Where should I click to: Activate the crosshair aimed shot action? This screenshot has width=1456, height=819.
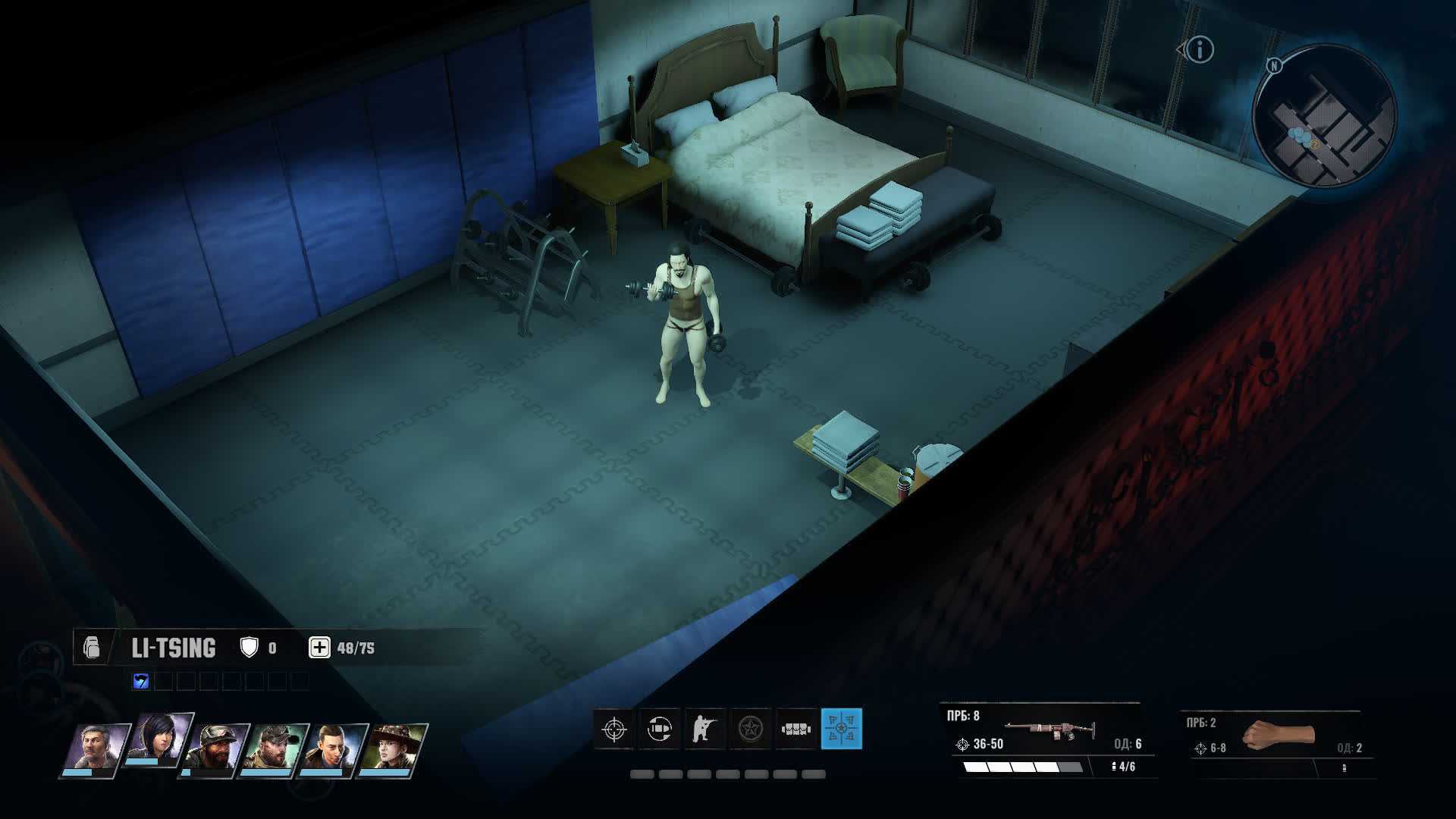pos(614,729)
